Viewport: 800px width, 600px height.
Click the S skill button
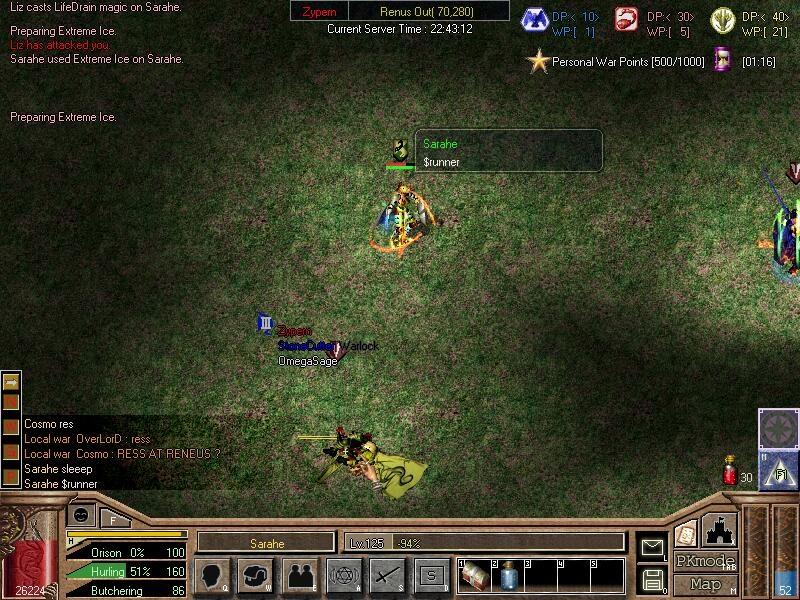(431, 575)
